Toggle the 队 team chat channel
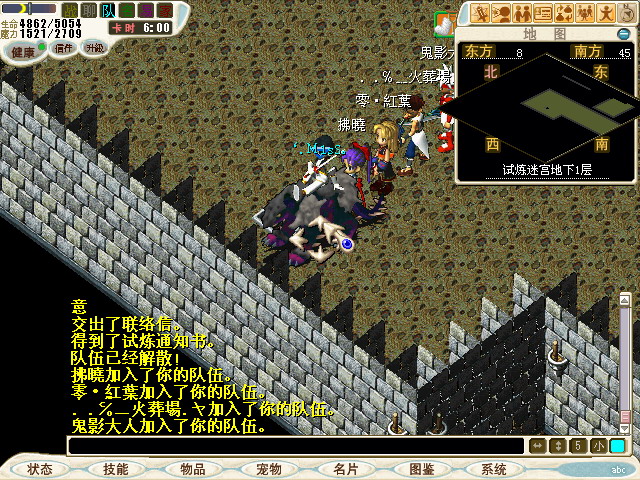 (x=108, y=10)
